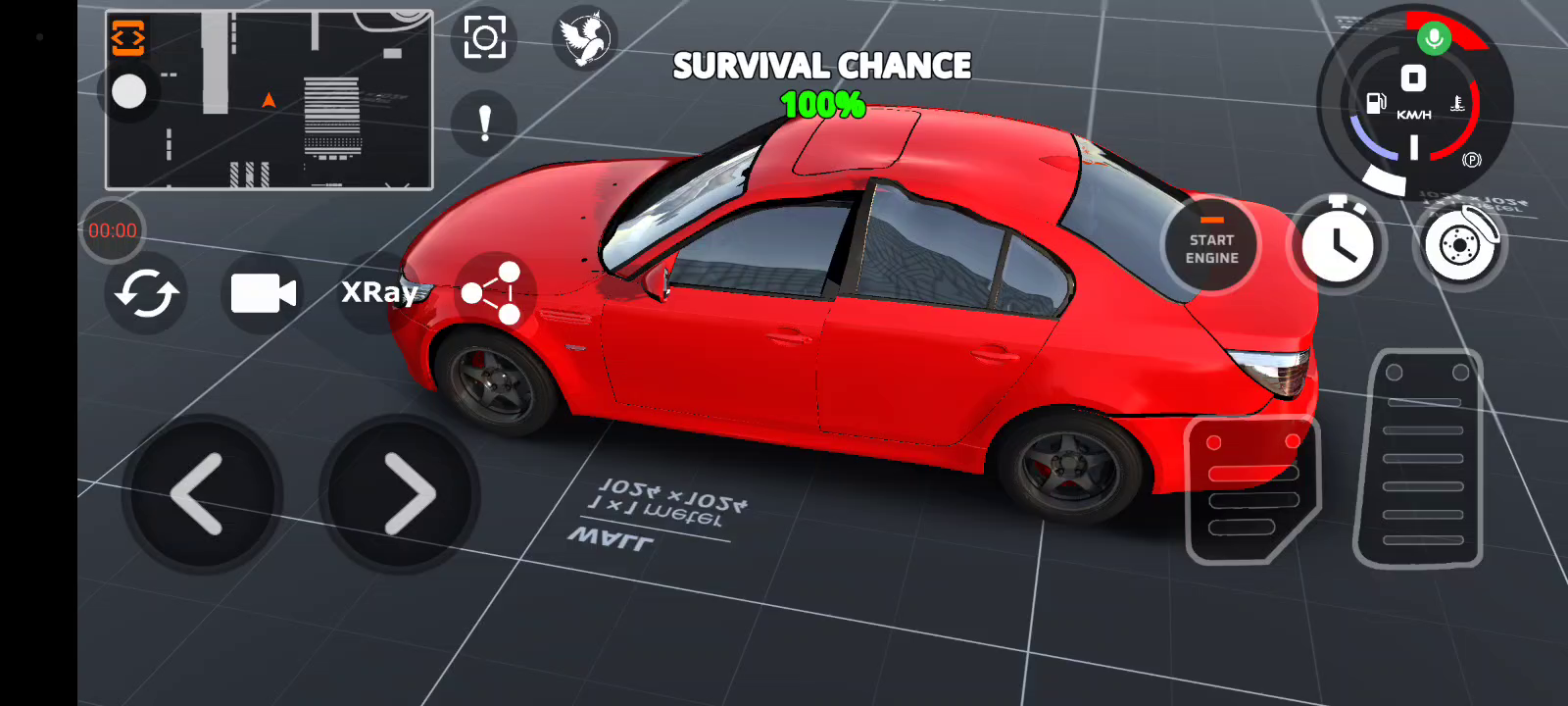Select the exclamation mark alert button

pos(484,124)
